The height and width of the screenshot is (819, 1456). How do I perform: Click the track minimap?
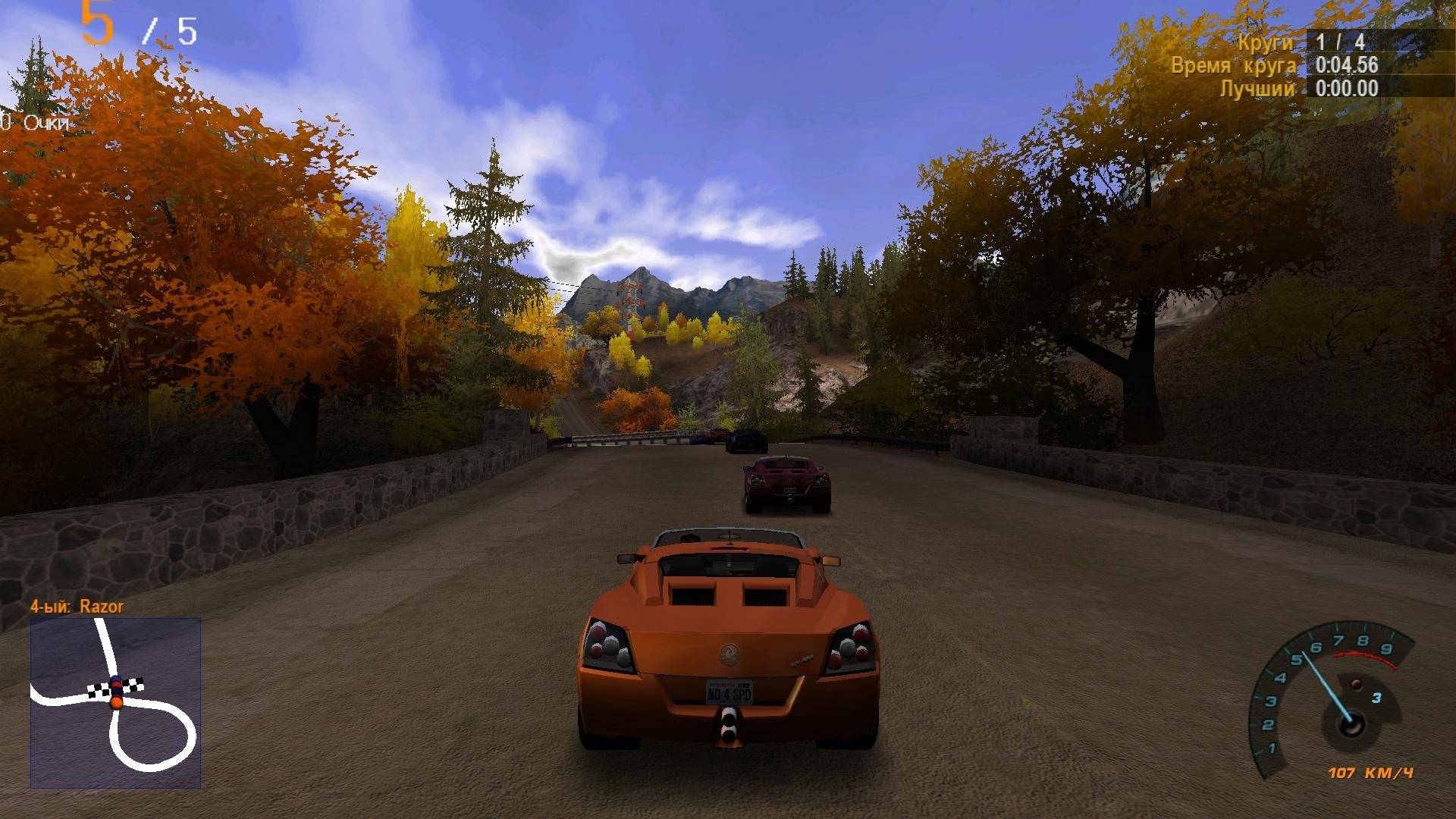point(115,702)
